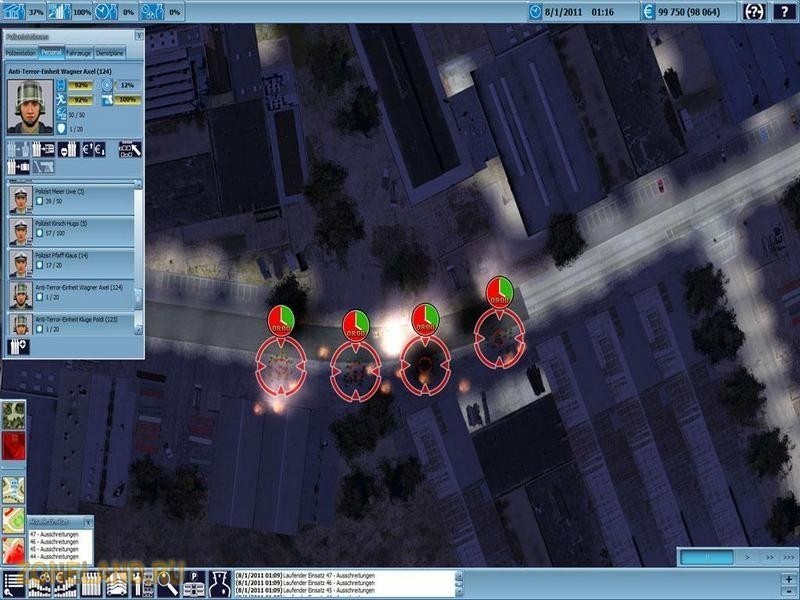Switch to the Polizeistation tab
Viewport: 800px width, 600px height.
pyautogui.click(x=21, y=52)
